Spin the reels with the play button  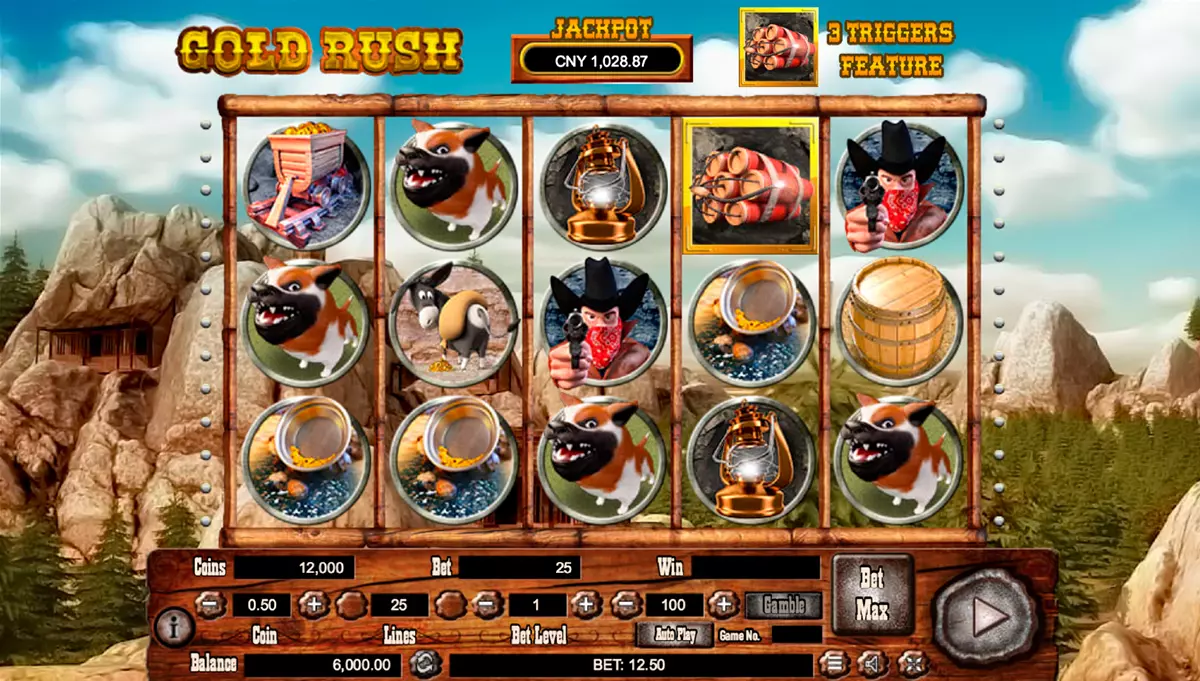[985, 617]
